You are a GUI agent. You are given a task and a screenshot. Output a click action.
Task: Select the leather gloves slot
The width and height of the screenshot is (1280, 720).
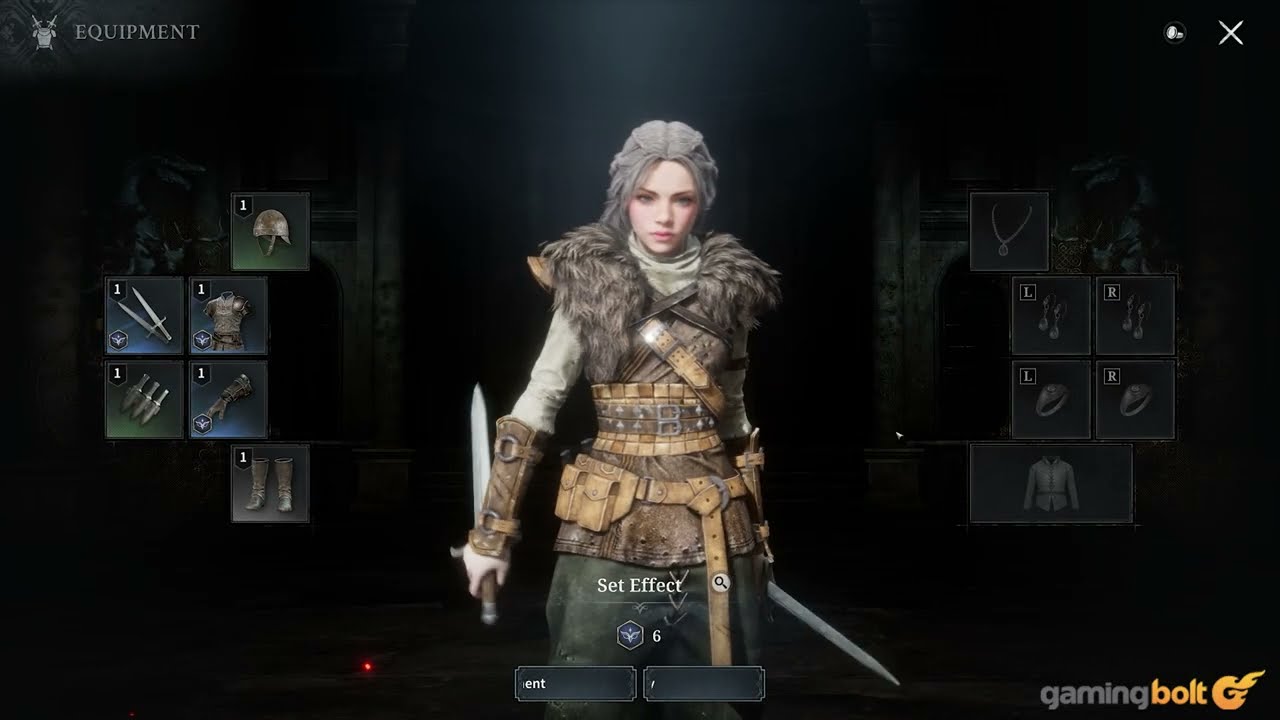point(229,400)
